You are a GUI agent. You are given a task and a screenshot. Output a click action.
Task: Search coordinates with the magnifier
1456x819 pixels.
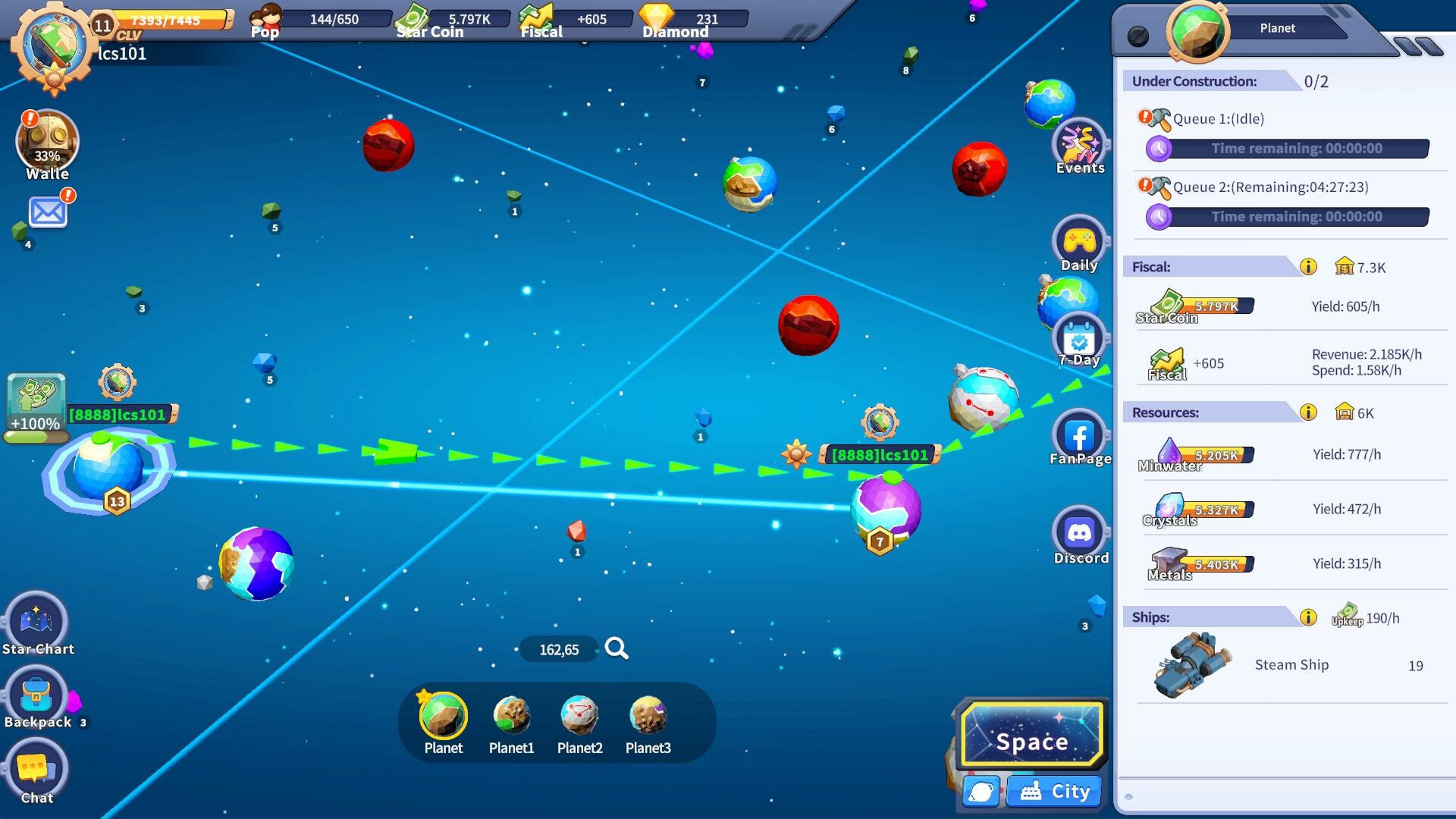pos(617,648)
